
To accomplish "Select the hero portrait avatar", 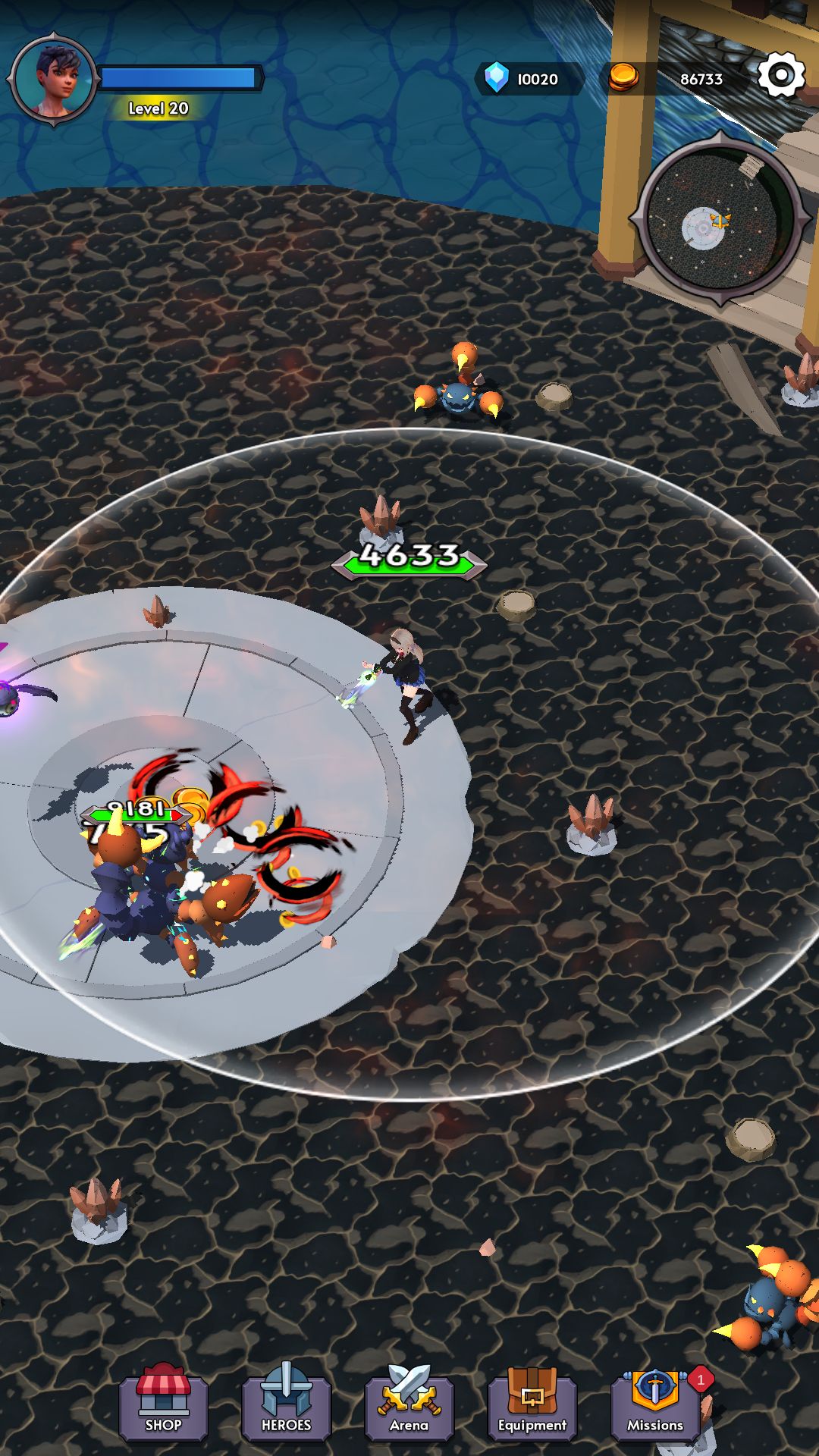I will pos(55,79).
